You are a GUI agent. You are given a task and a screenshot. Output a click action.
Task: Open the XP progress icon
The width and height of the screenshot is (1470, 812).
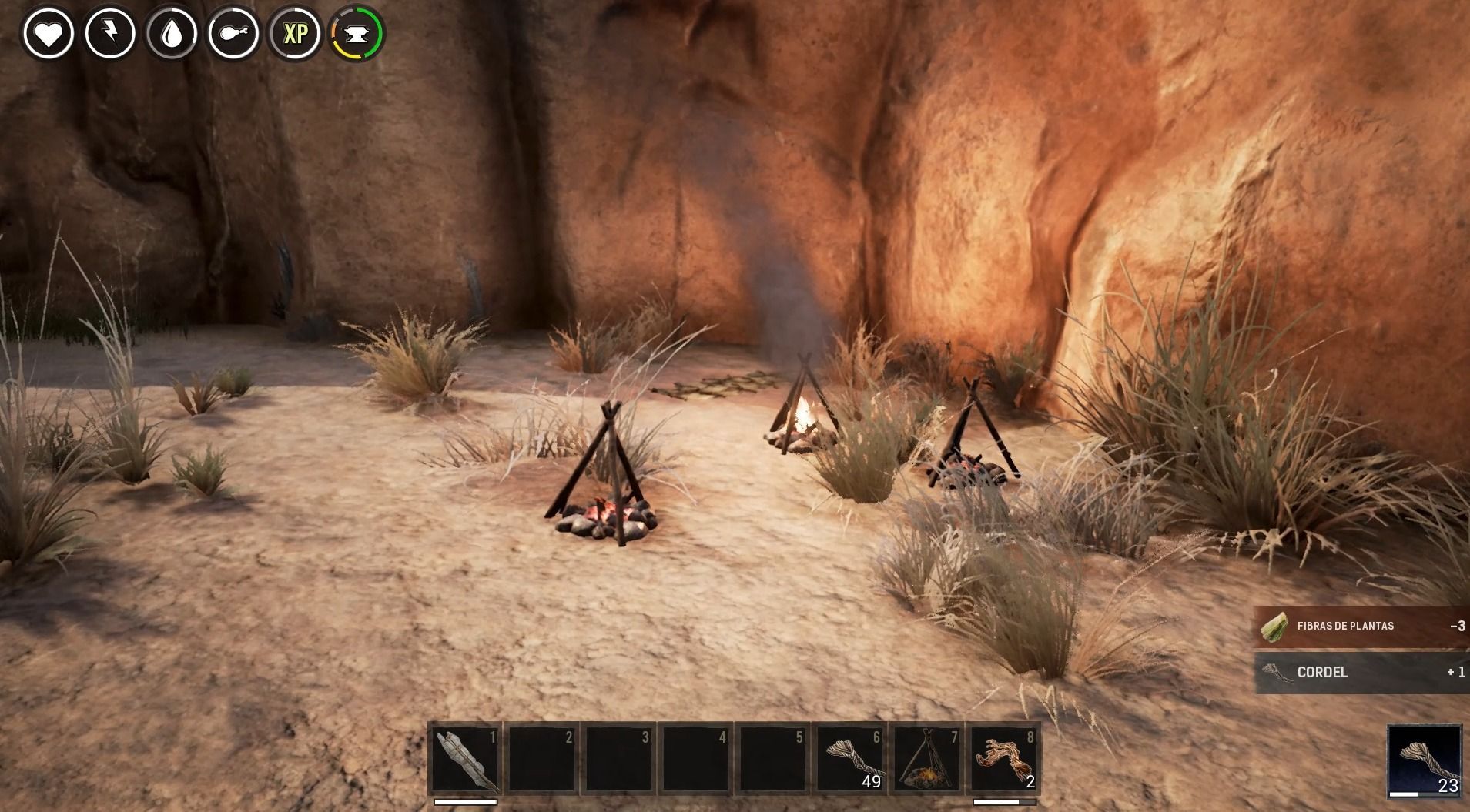[x=295, y=34]
